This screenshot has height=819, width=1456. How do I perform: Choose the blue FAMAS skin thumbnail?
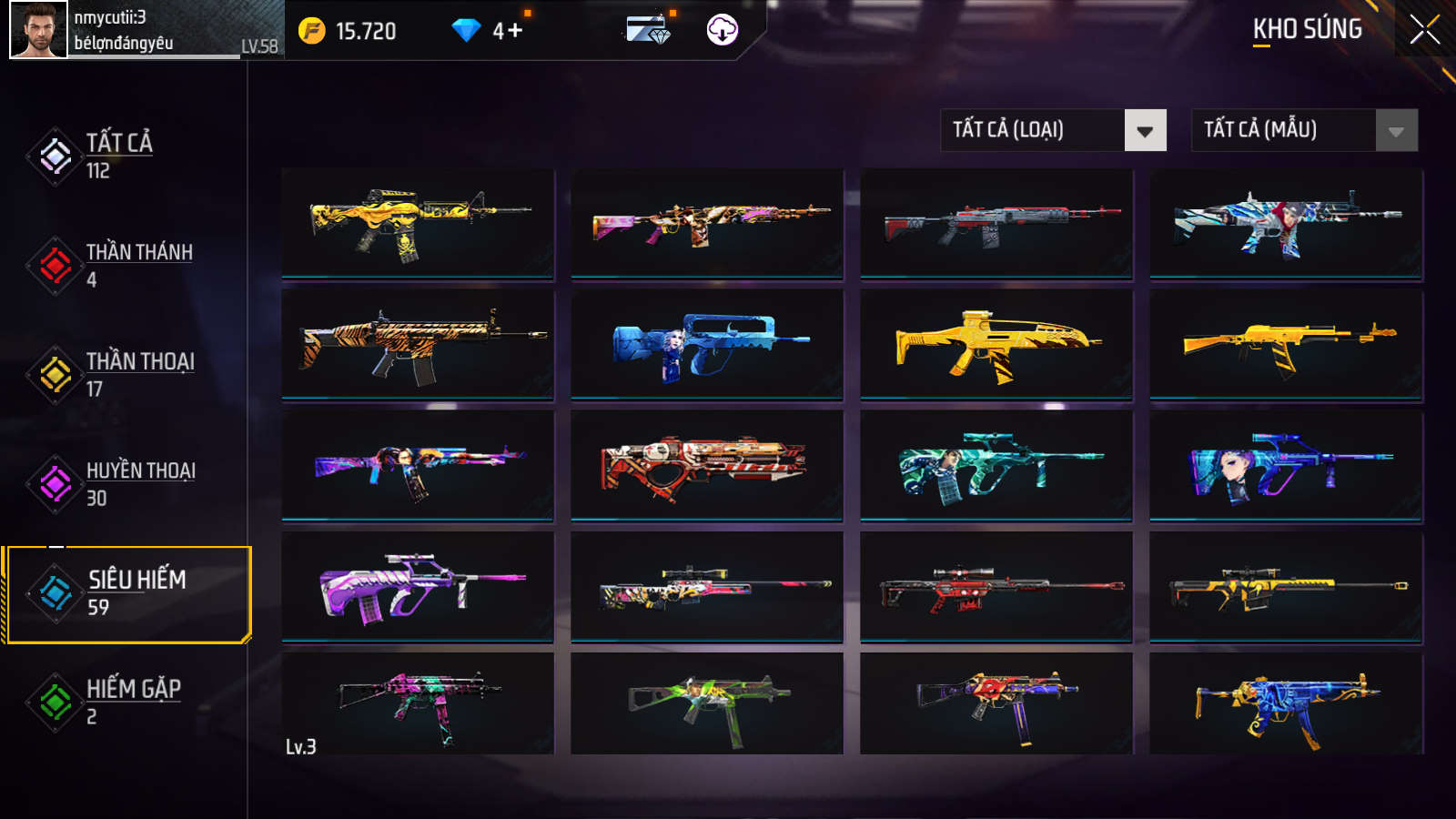[x=707, y=344]
